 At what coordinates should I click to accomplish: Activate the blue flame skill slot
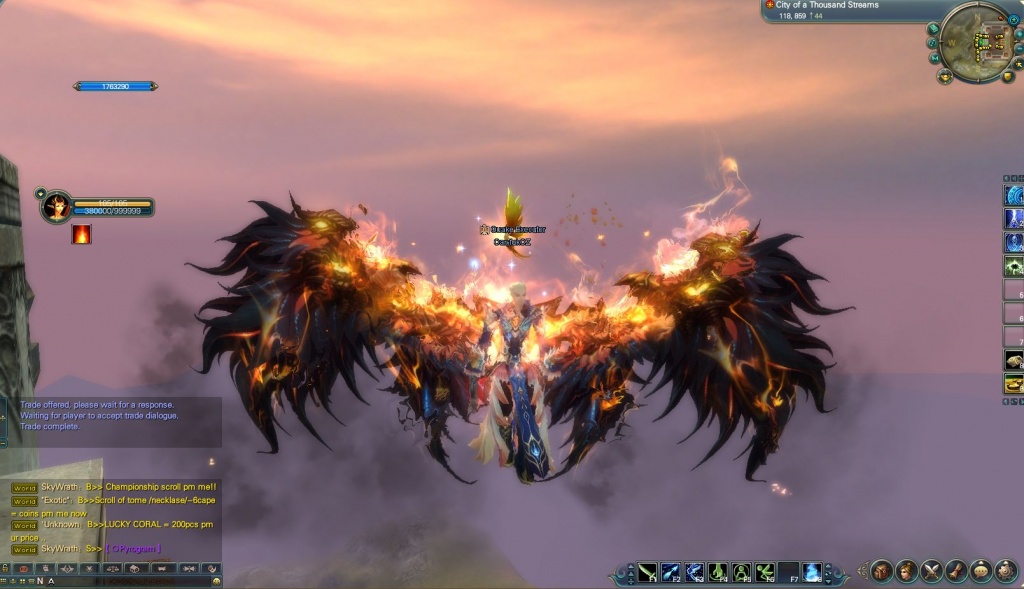click(x=812, y=572)
